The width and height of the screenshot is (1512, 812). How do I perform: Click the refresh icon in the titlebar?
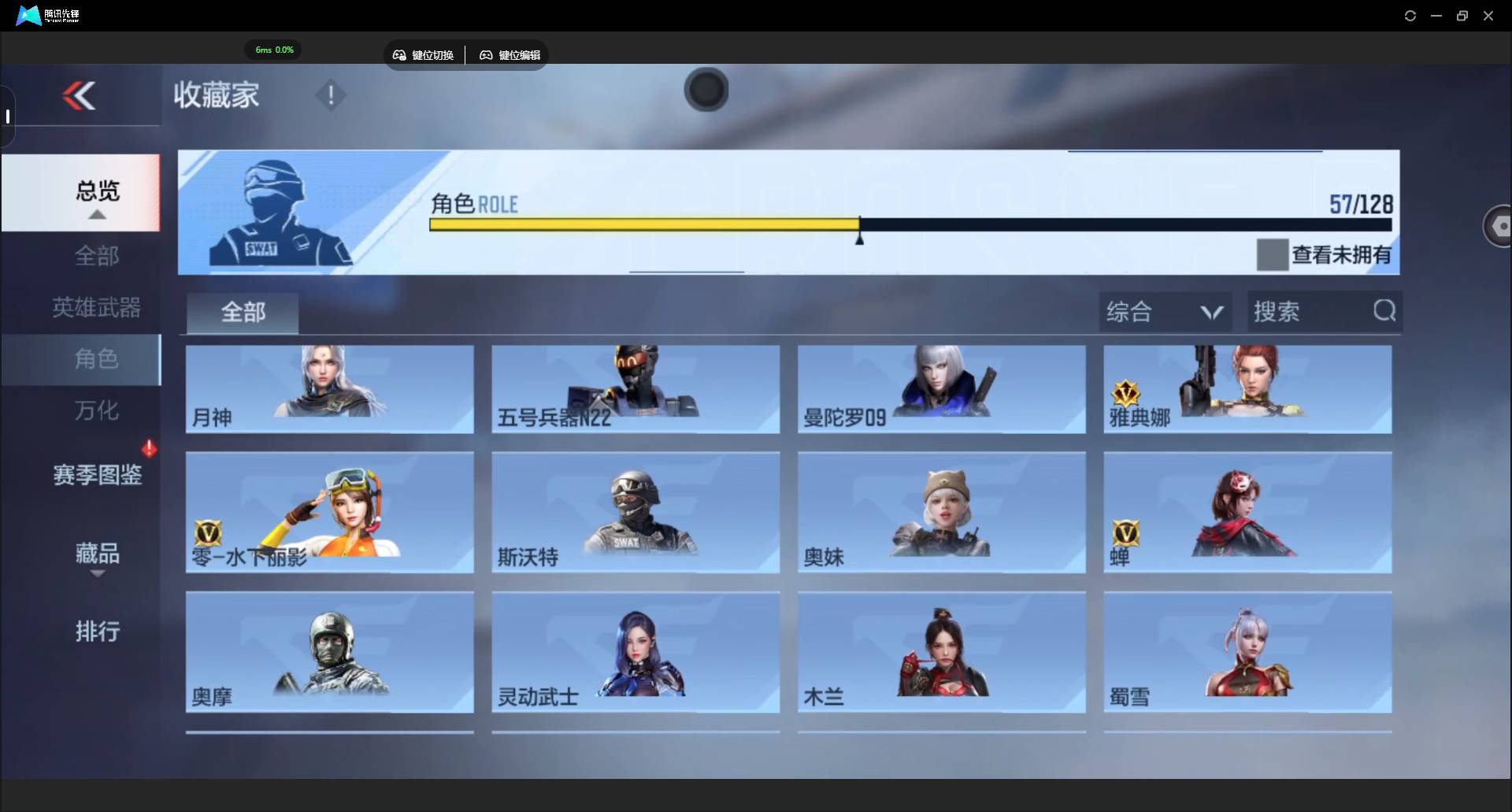point(1410,15)
